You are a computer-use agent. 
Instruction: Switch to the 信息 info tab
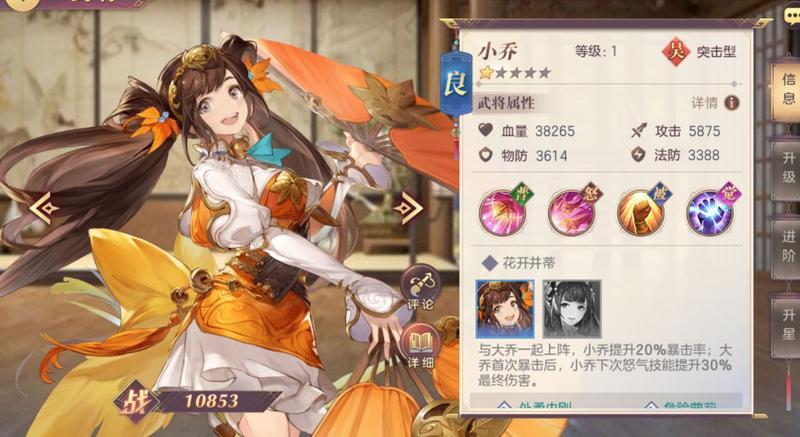(x=788, y=89)
